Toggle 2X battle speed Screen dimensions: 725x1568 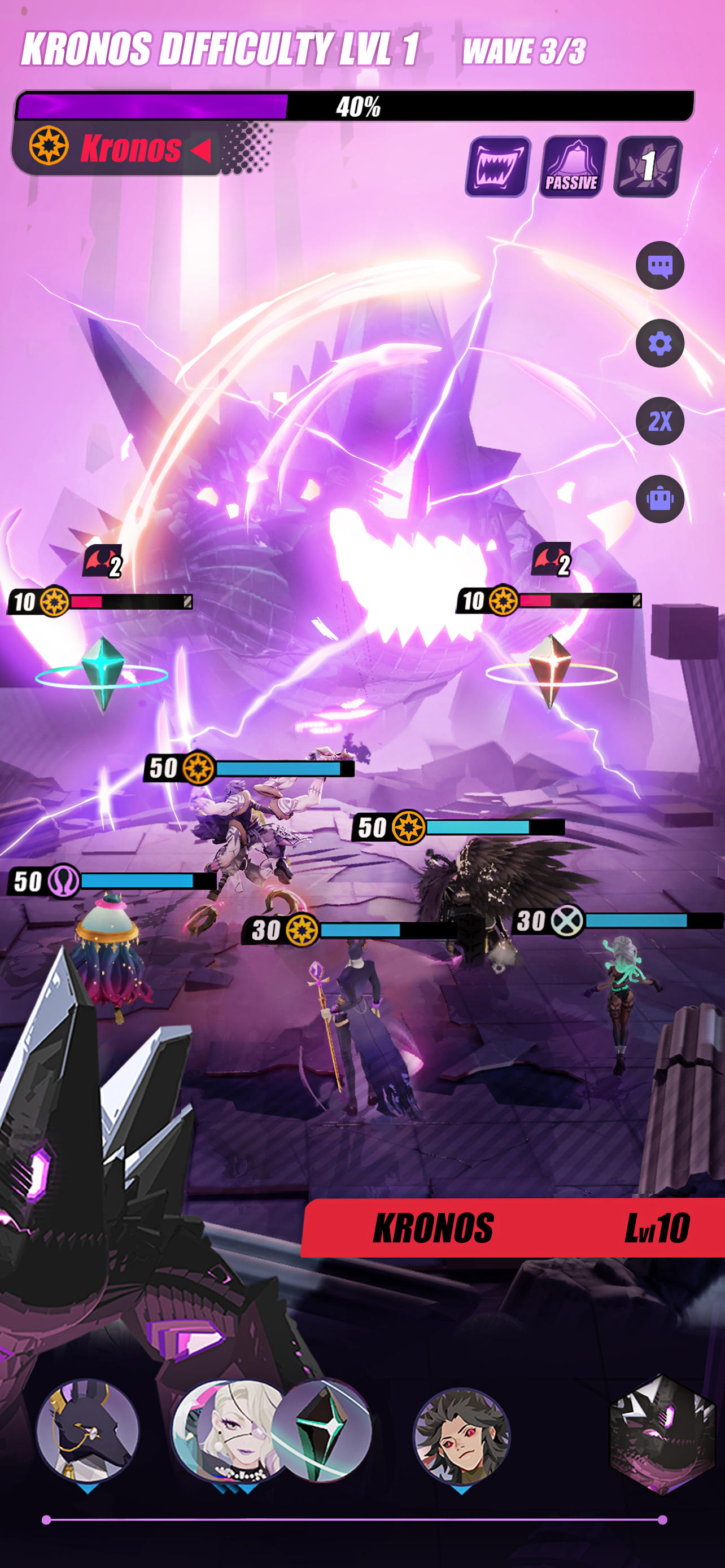(660, 419)
